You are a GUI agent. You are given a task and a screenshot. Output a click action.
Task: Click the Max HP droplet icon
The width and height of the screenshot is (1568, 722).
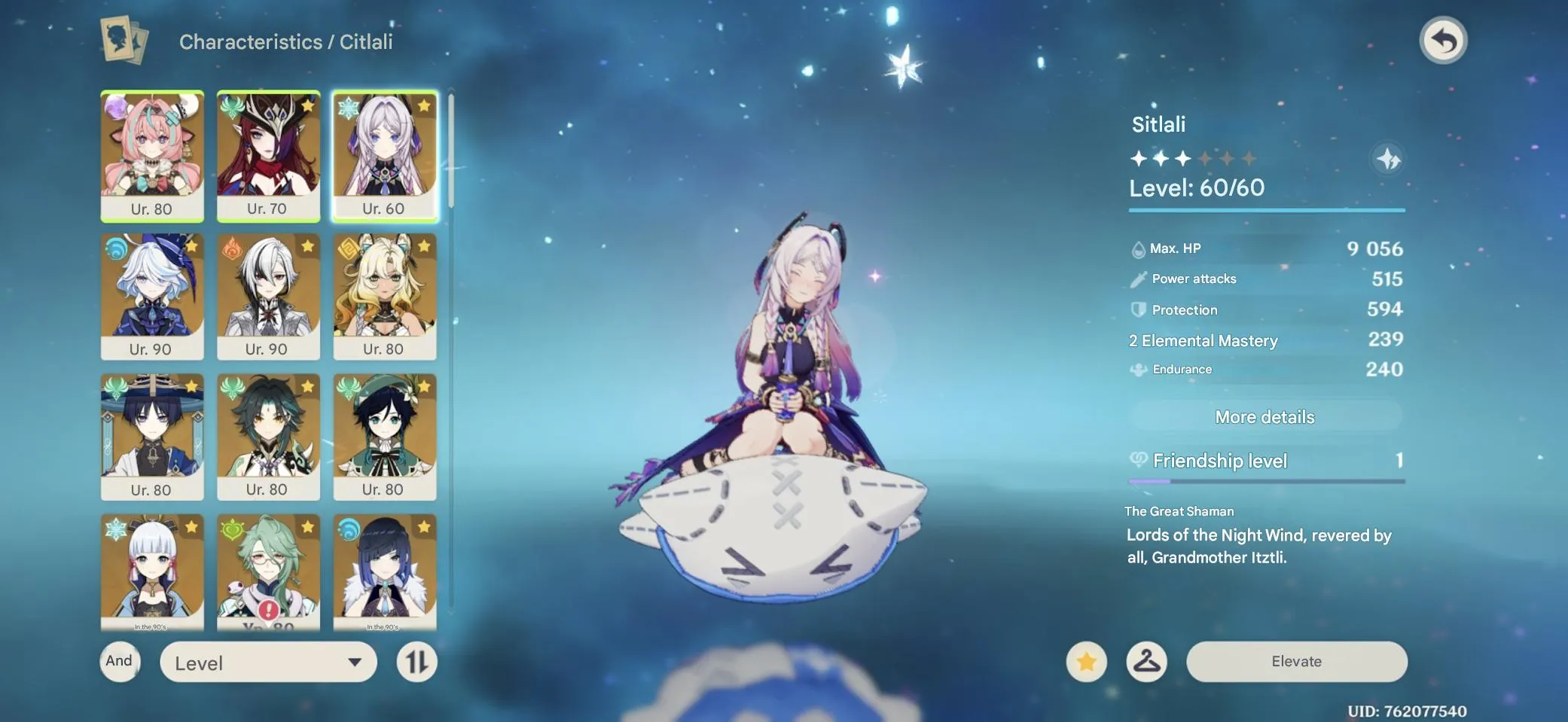click(x=1139, y=248)
